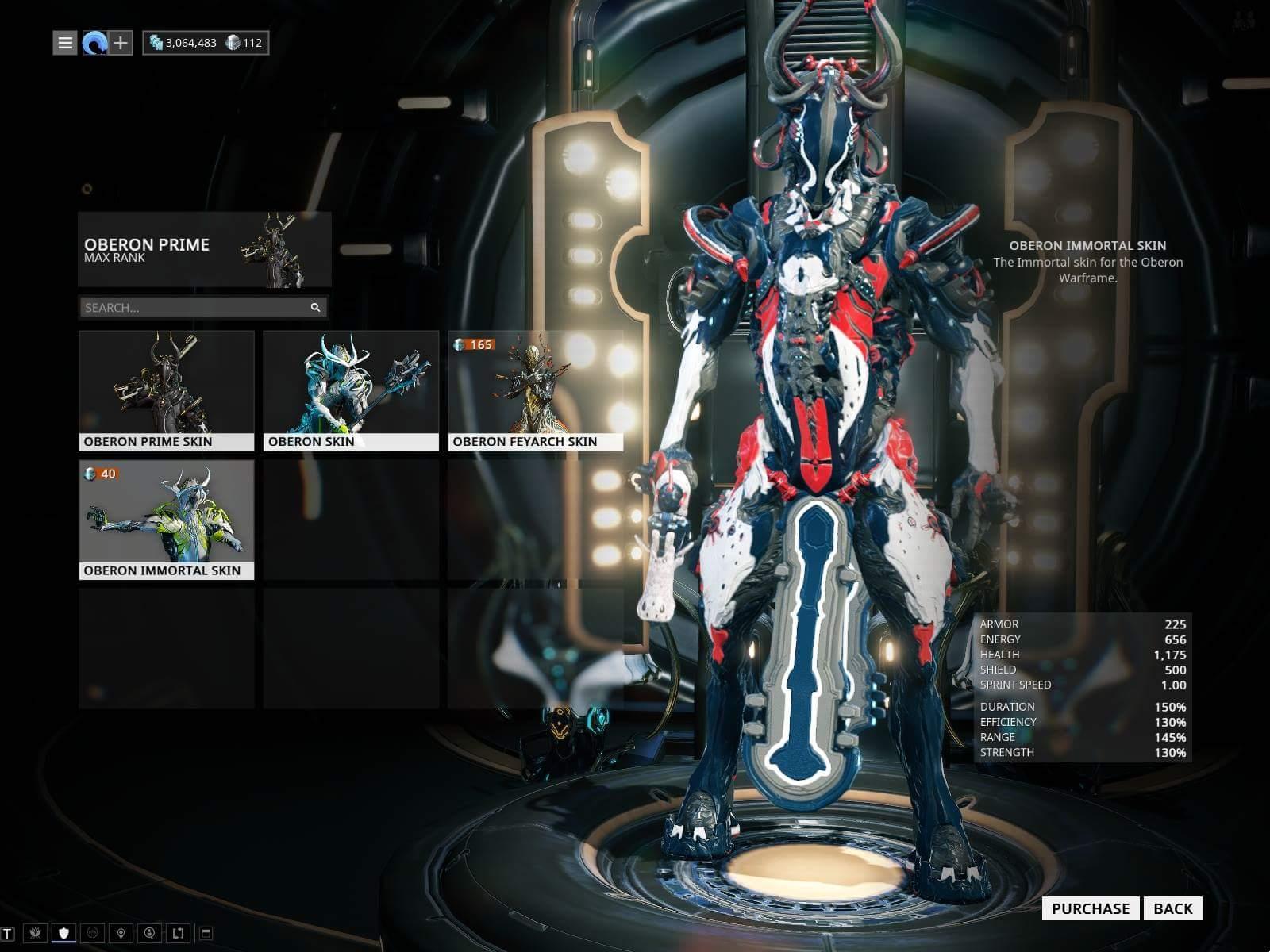
Task: Open the lotus flower chat tab
Action: point(35,933)
